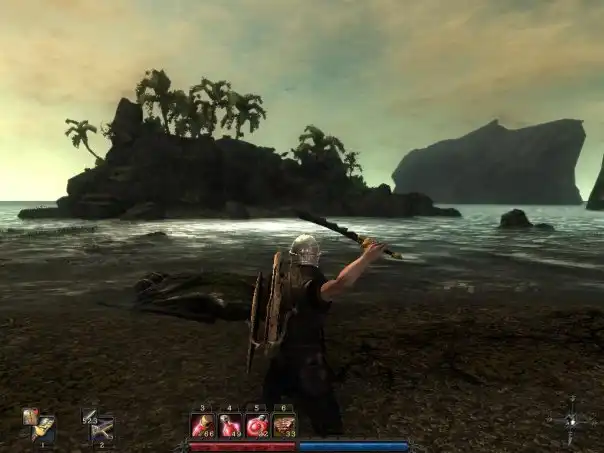
Task: Use the red potion in slot 3
Action: [204, 426]
